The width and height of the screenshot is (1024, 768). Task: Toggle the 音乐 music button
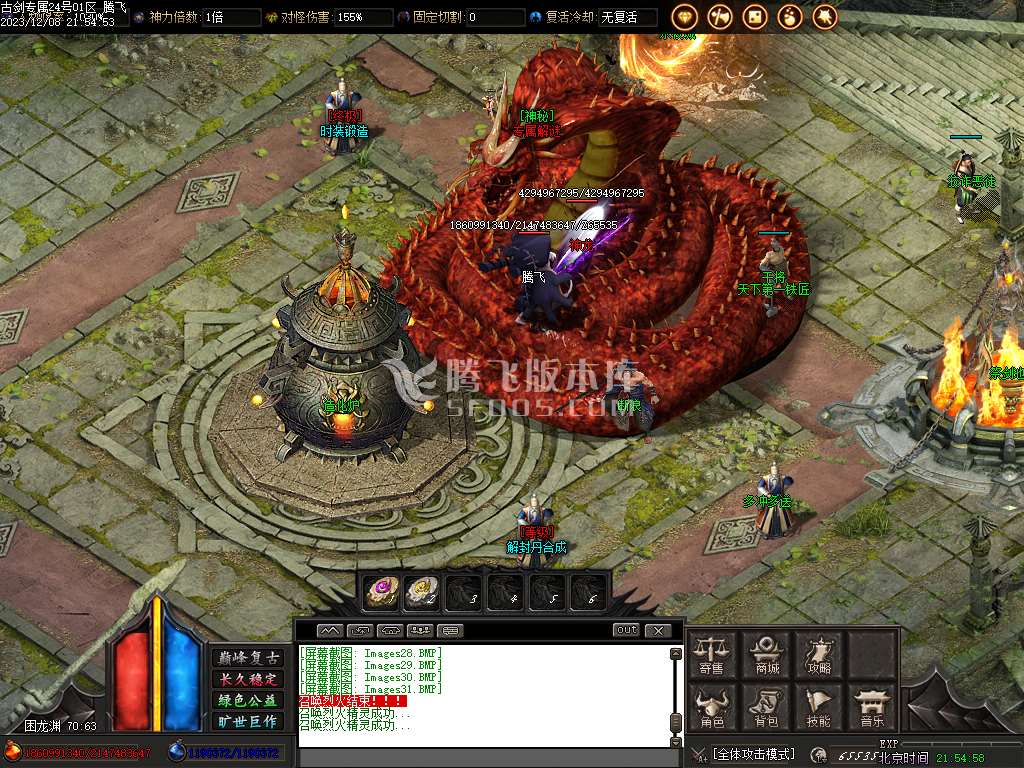point(872,706)
